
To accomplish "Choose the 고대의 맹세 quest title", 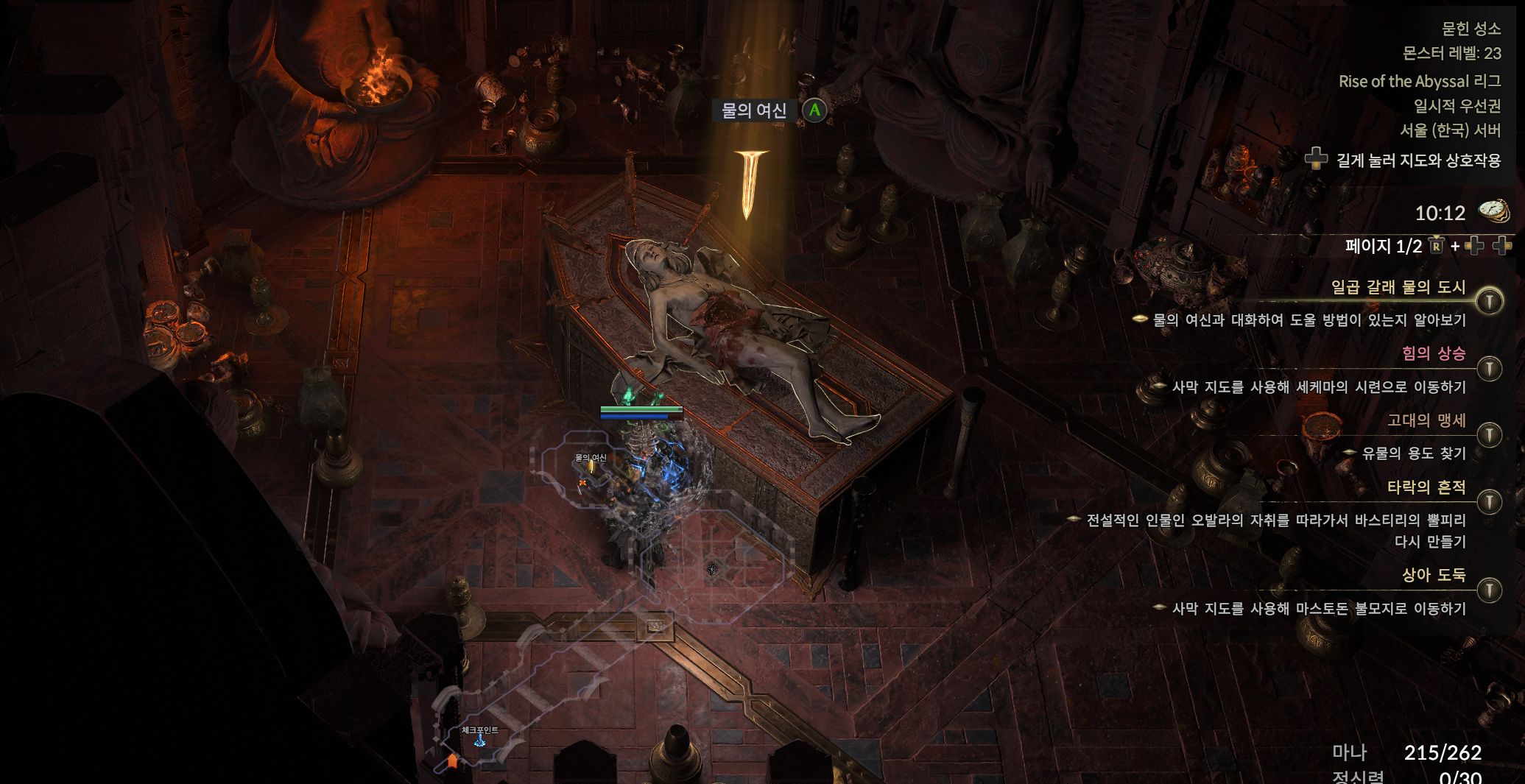I will [1426, 420].
